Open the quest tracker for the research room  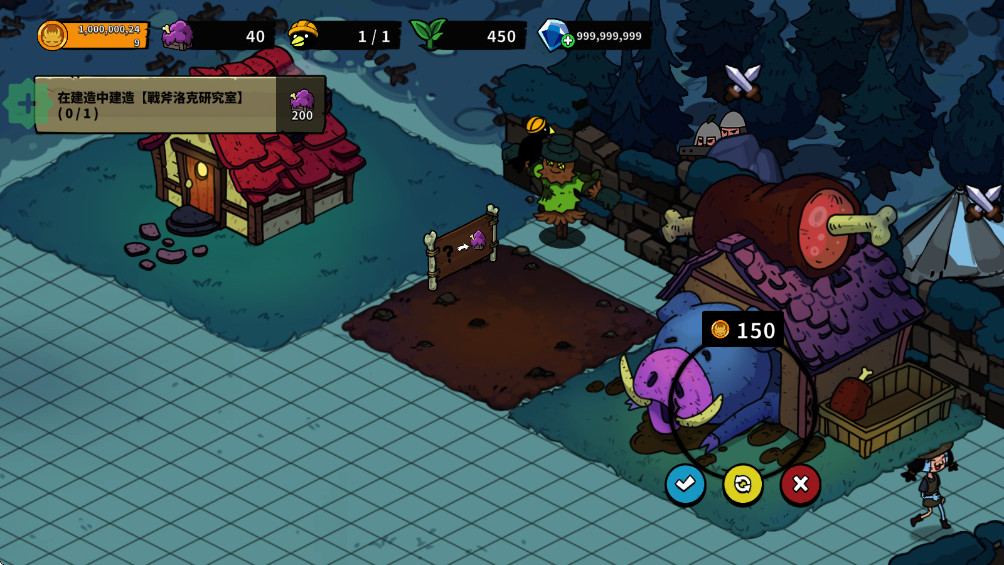click(x=155, y=105)
